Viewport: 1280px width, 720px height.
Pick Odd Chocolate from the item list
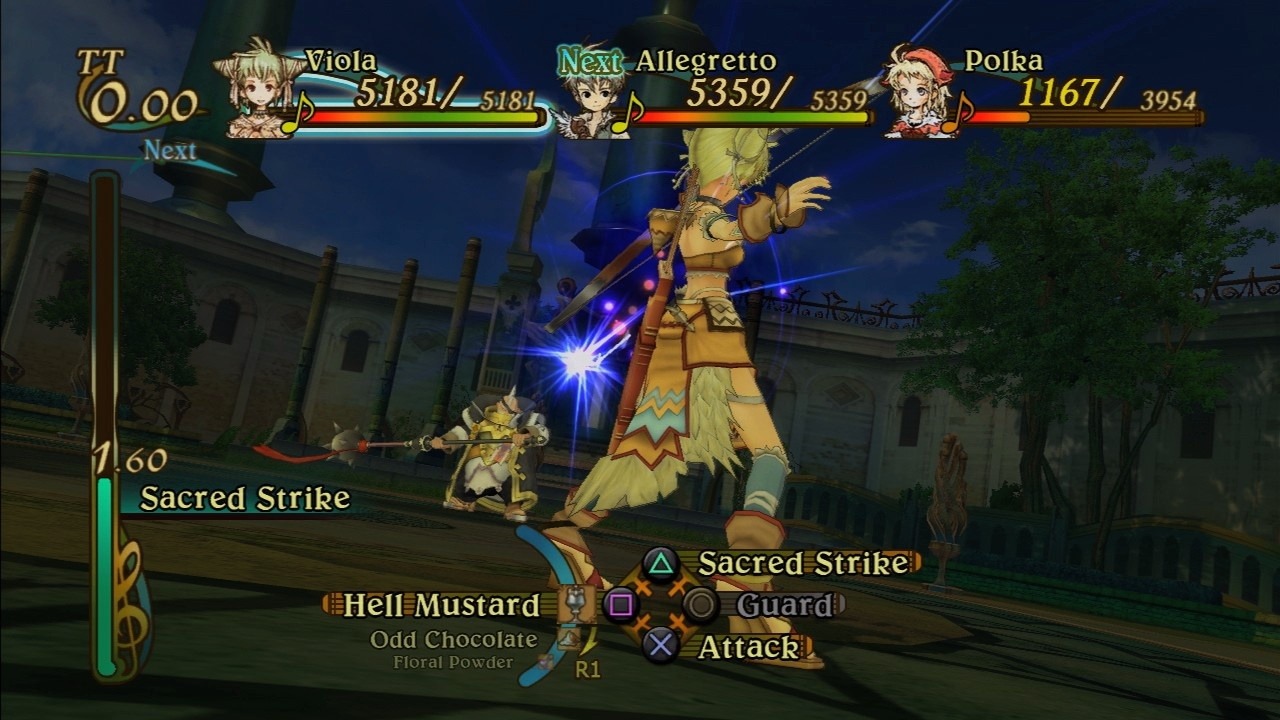453,640
